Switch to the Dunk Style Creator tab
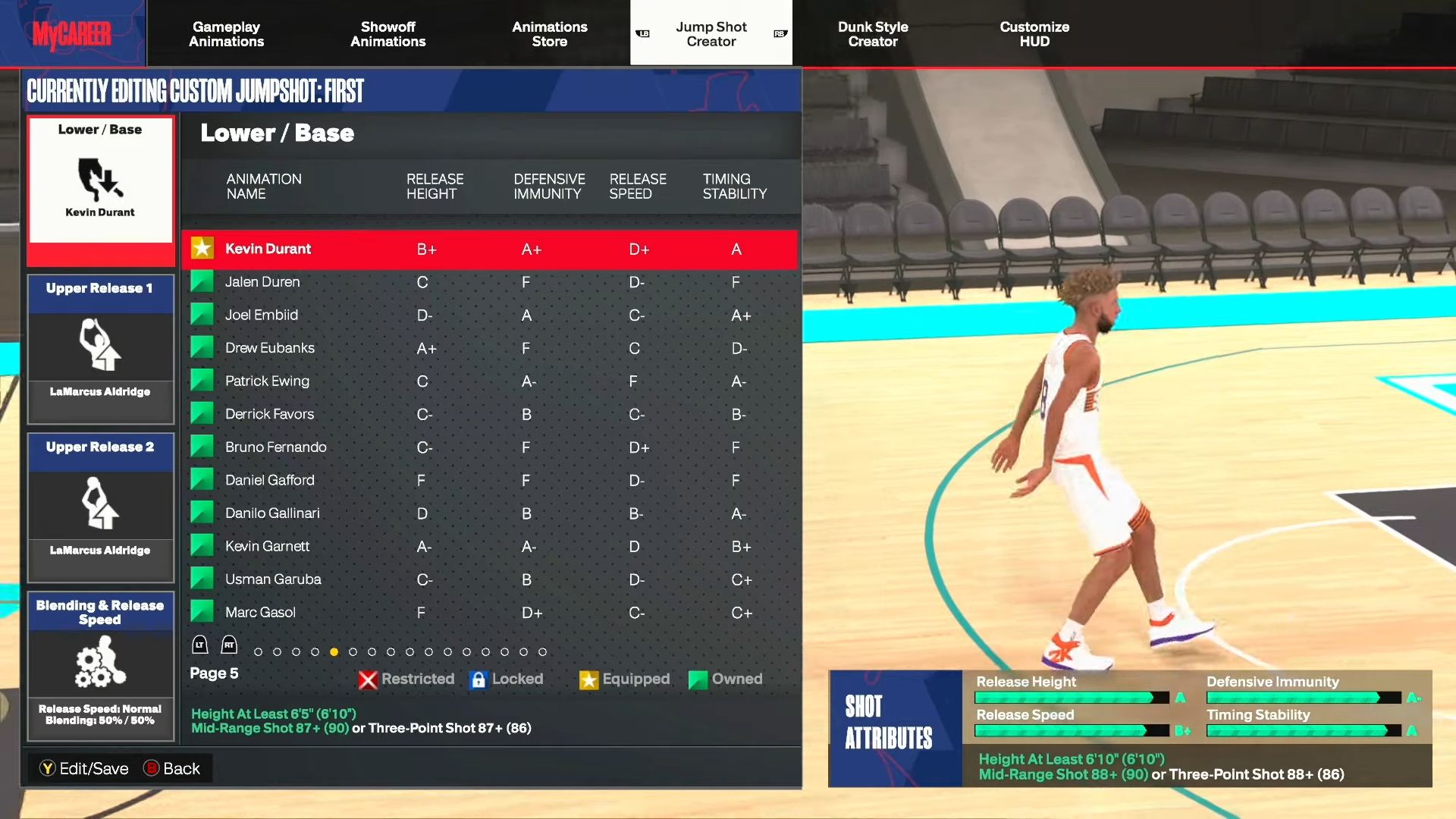This screenshot has width=1456, height=819. (873, 33)
